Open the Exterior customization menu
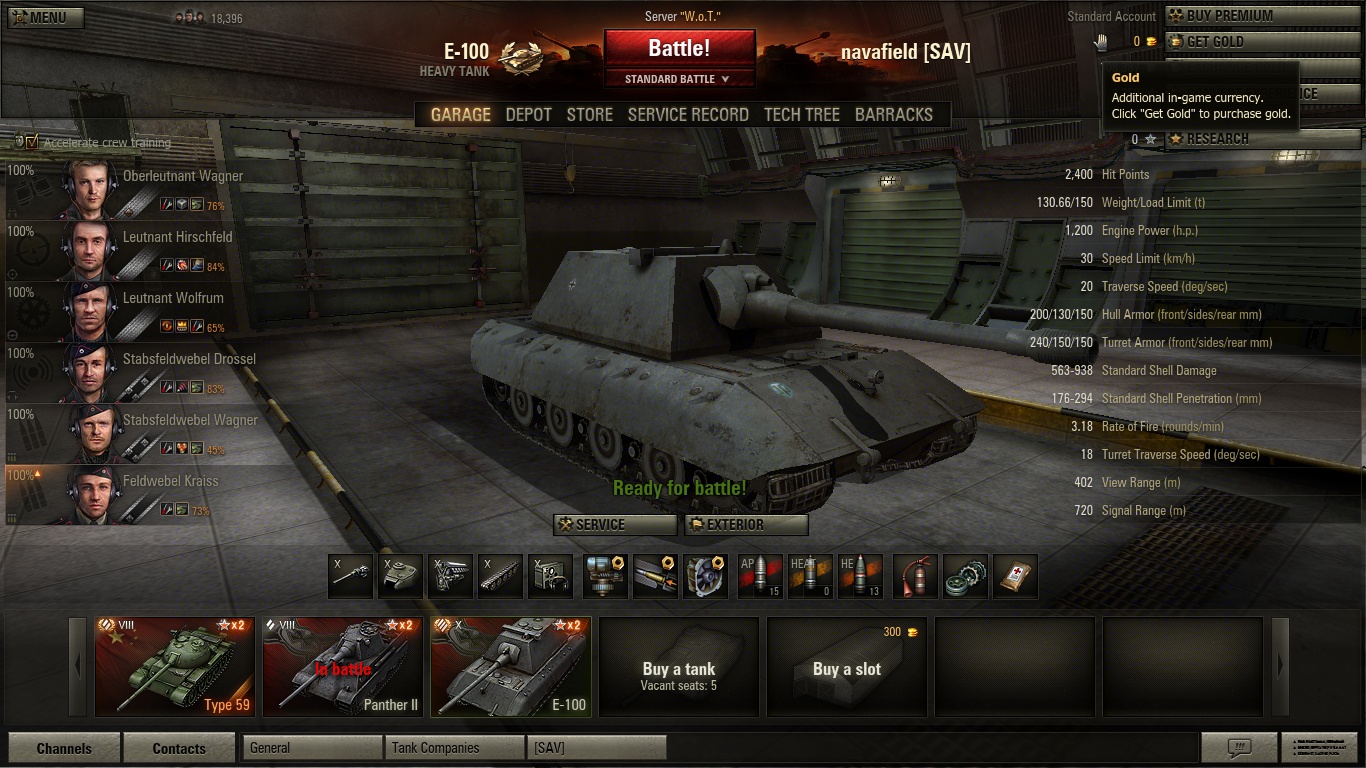The image size is (1366, 768). pyautogui.click(x=746, y=524)
